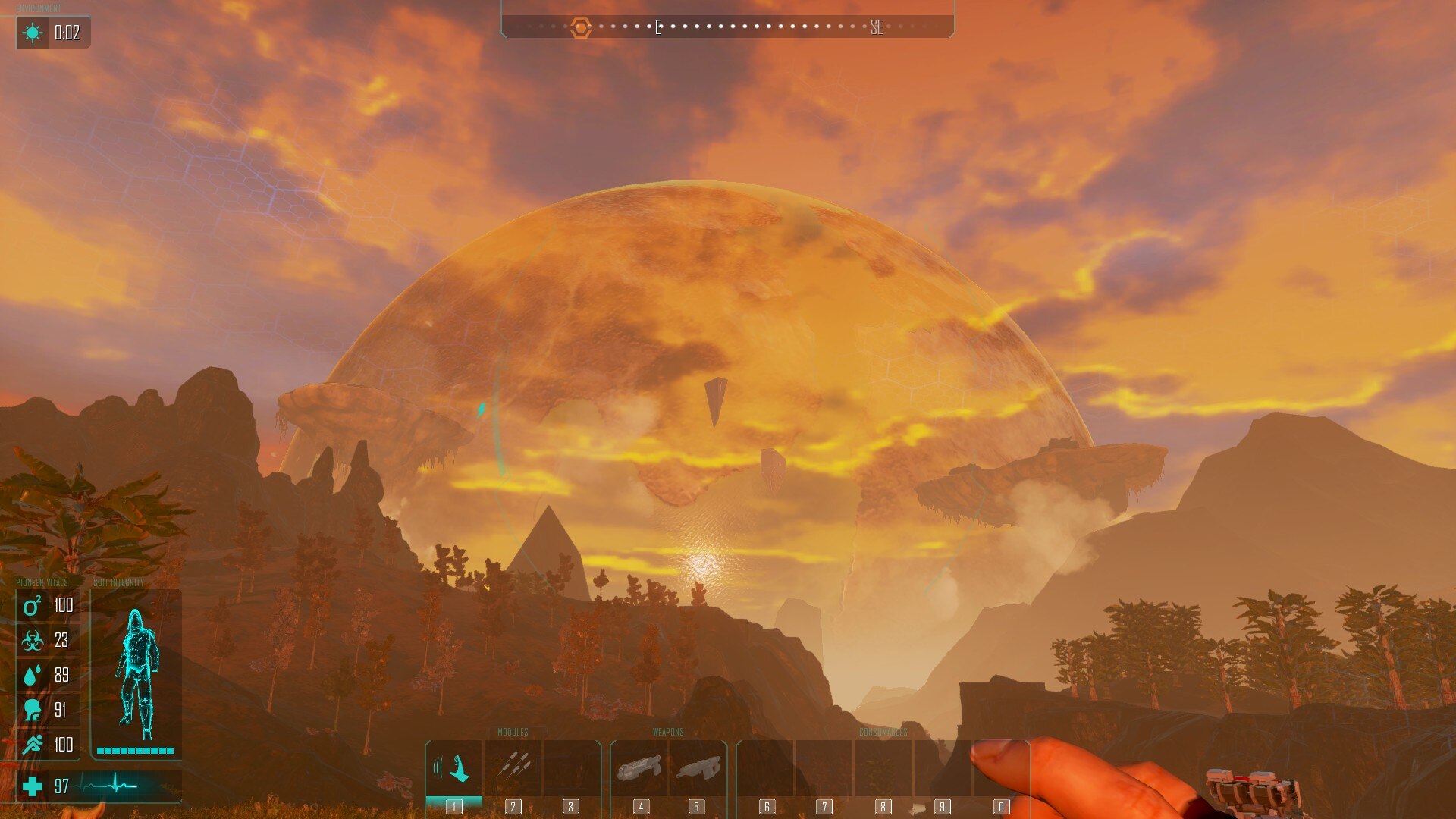Click the medical cross health icon

[33, 786]
